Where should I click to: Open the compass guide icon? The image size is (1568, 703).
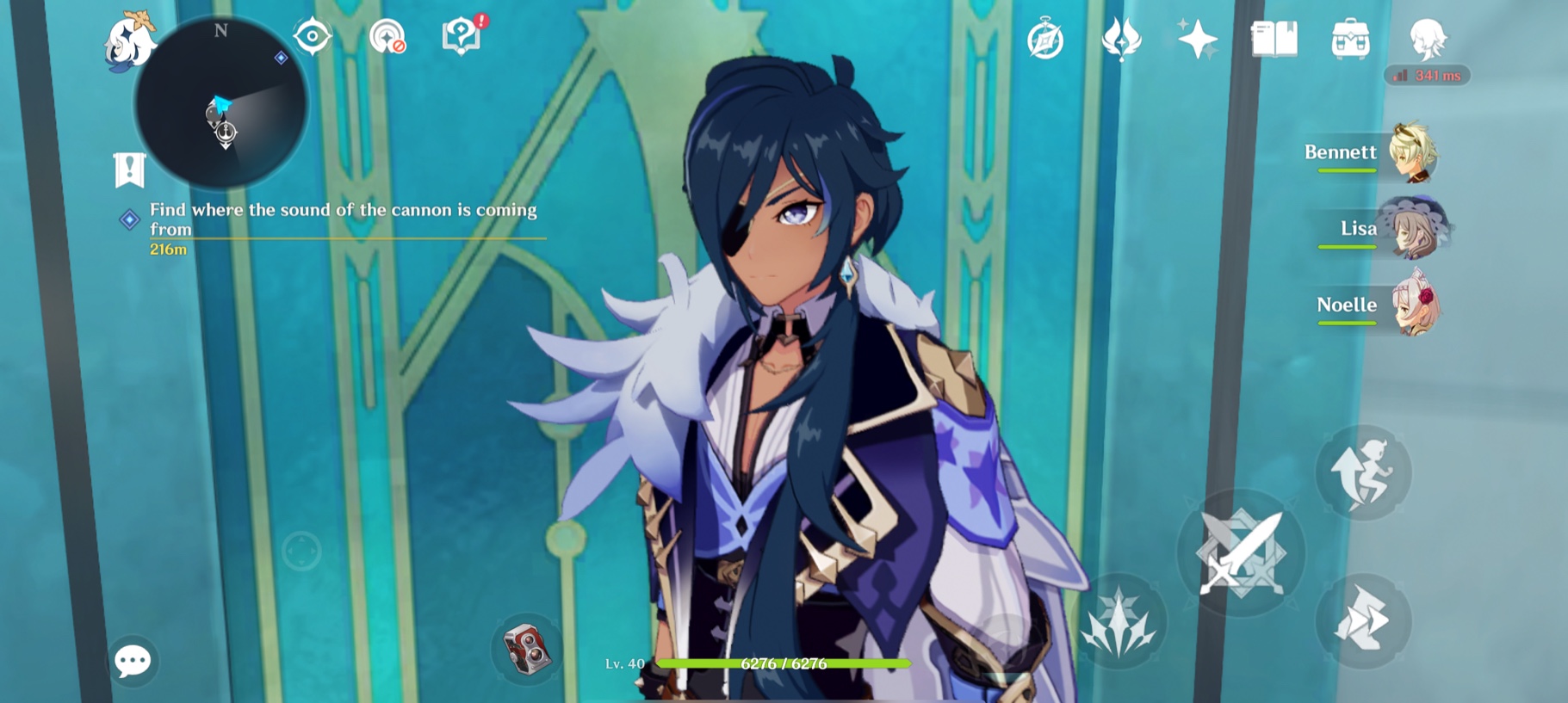[1045, 40]
